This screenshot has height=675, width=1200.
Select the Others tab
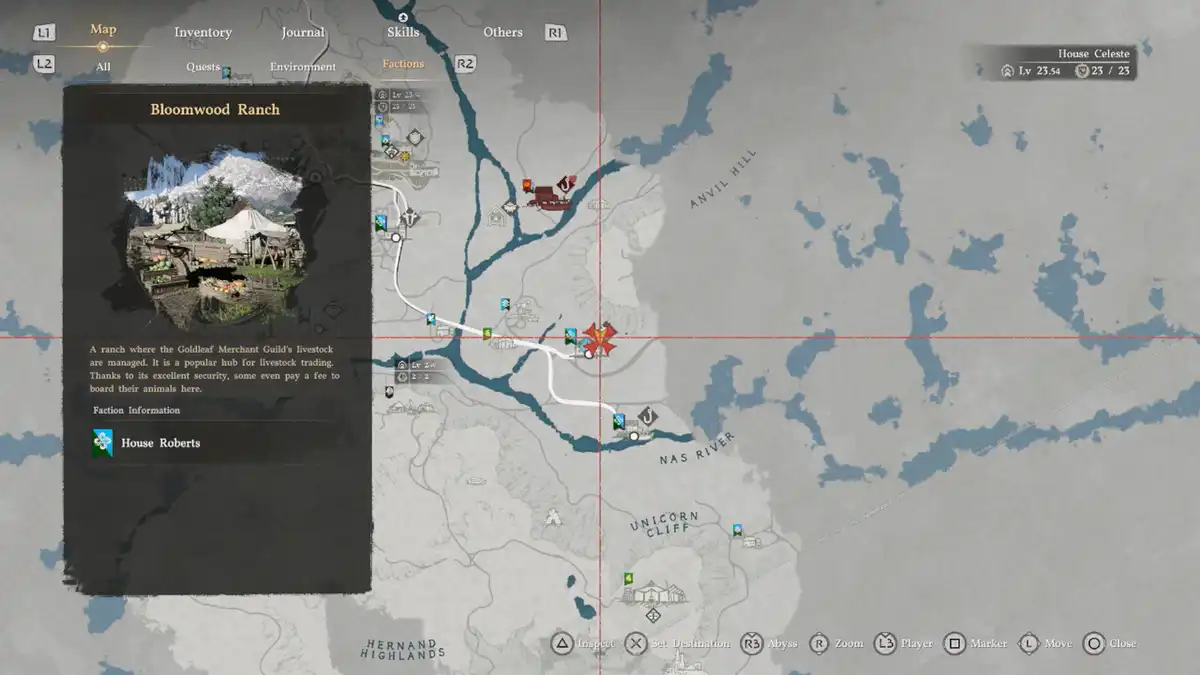click(x=503, y=32)
